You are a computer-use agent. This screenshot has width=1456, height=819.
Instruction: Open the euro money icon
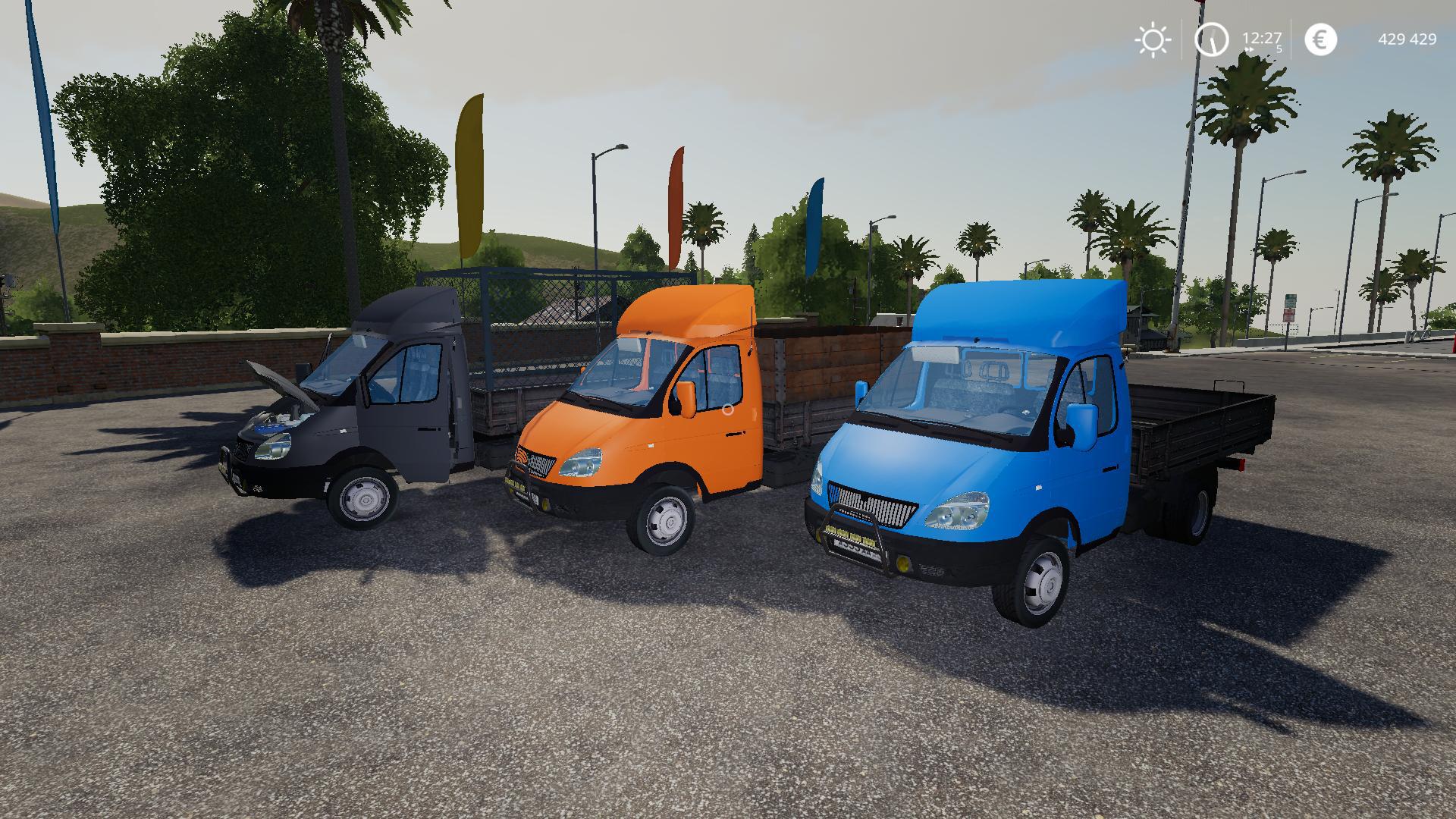coord(1320,39)
